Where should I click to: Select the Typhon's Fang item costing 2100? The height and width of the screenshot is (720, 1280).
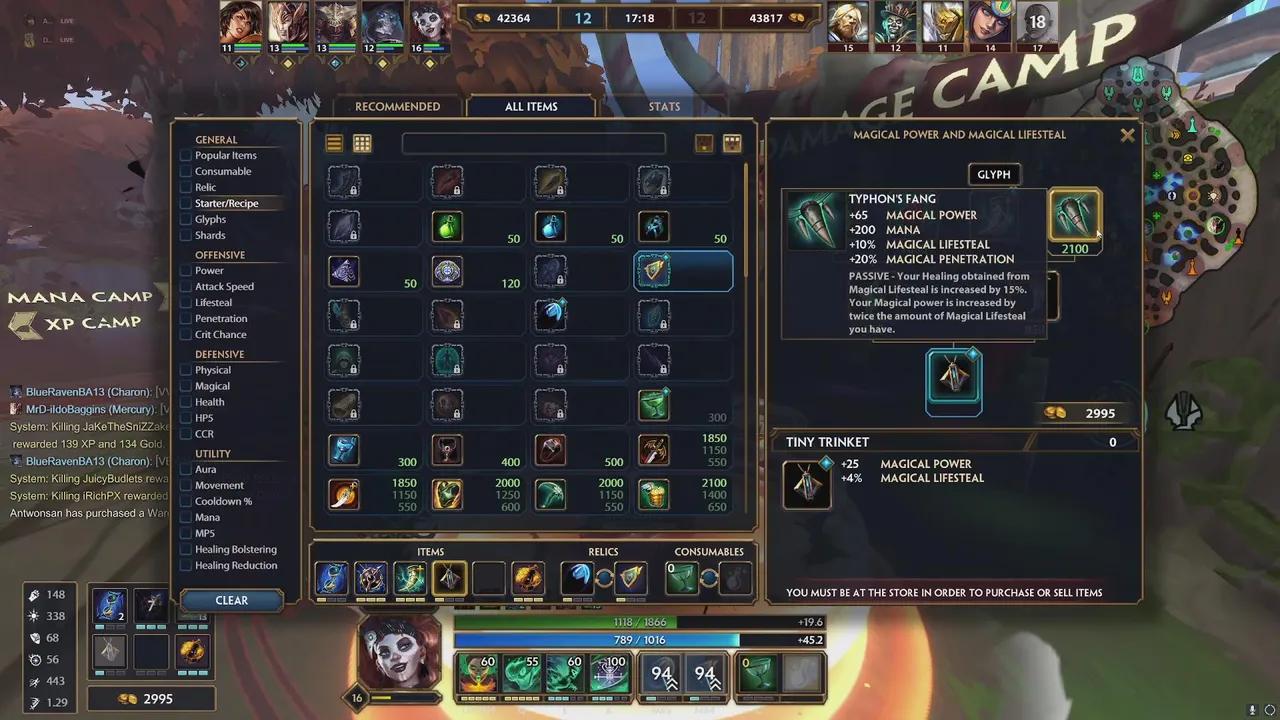(x=1074, y=215)
